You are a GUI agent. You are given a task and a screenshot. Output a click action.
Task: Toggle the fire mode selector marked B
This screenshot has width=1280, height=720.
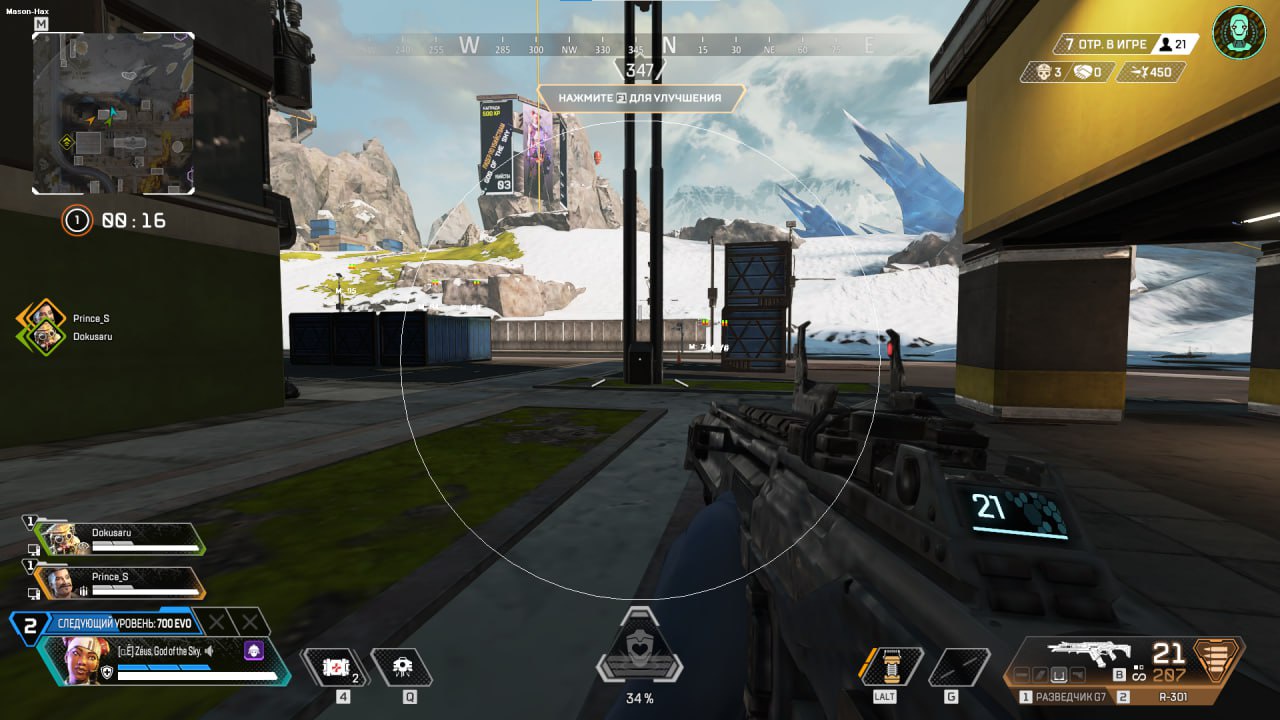click(x=1120, y=675)
